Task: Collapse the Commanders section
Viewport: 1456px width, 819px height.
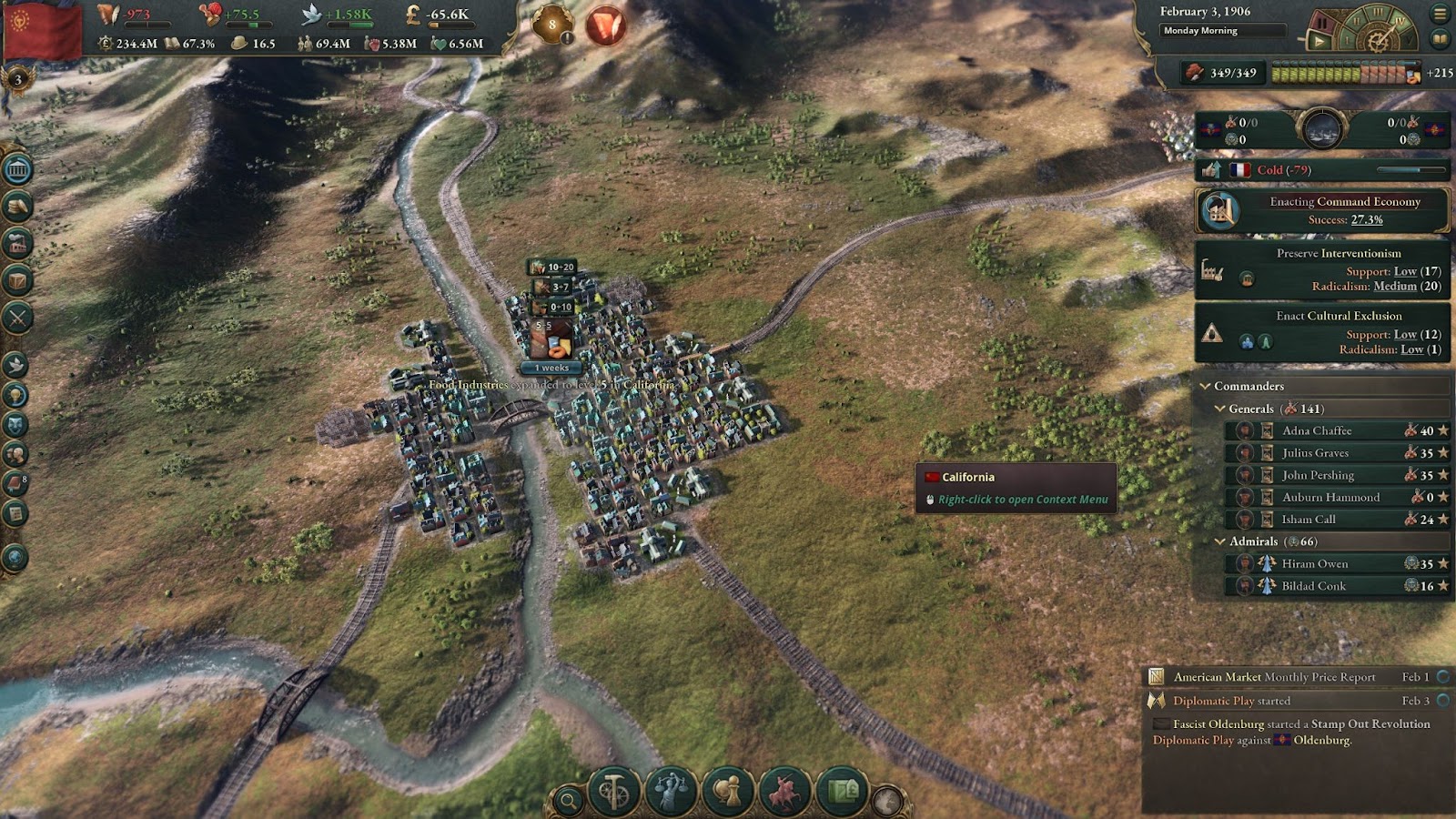Action: click(x=1205, y=386)
